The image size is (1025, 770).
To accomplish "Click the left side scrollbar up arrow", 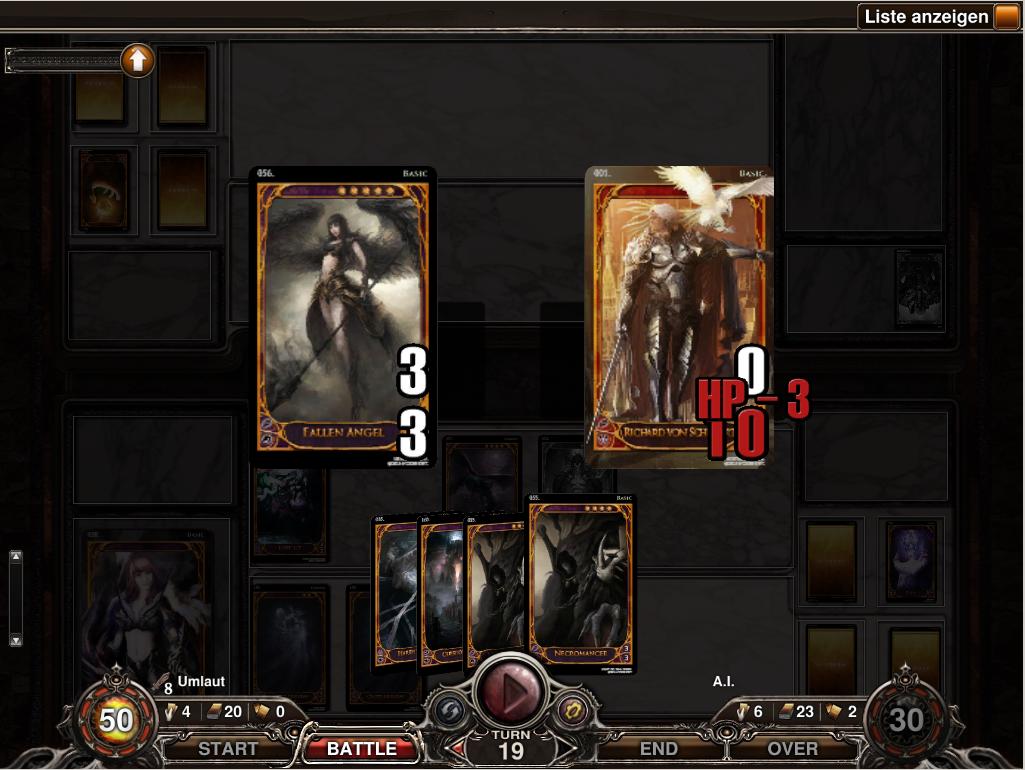I will click(x=16, y=556).
